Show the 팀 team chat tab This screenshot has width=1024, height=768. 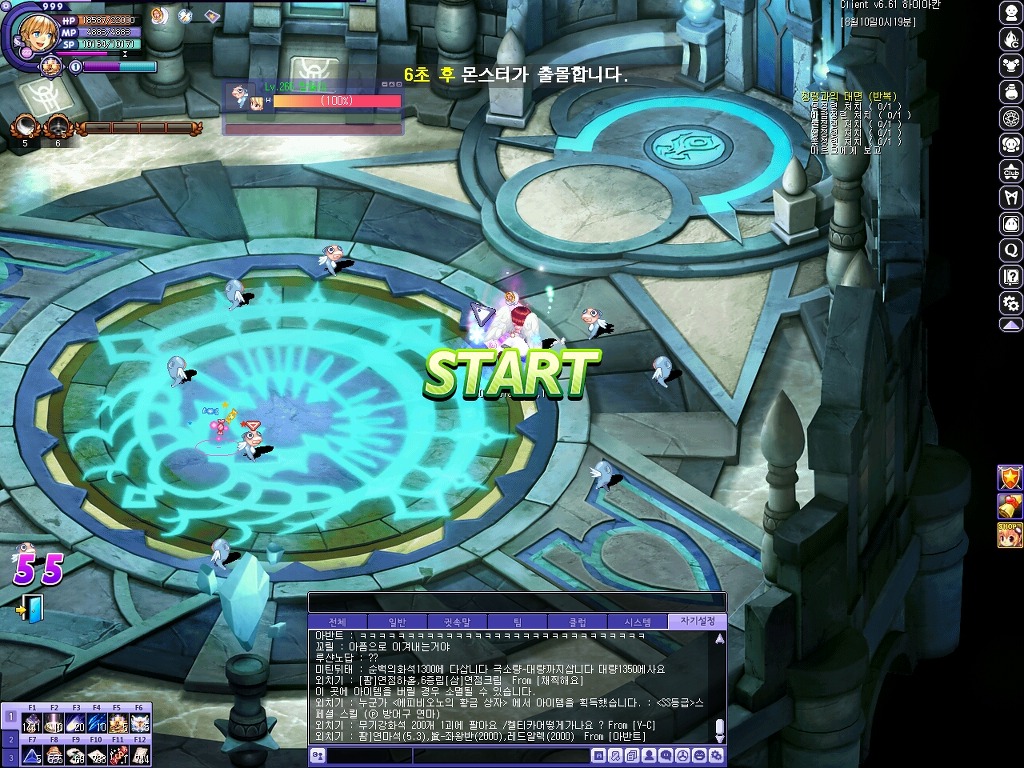517,622
